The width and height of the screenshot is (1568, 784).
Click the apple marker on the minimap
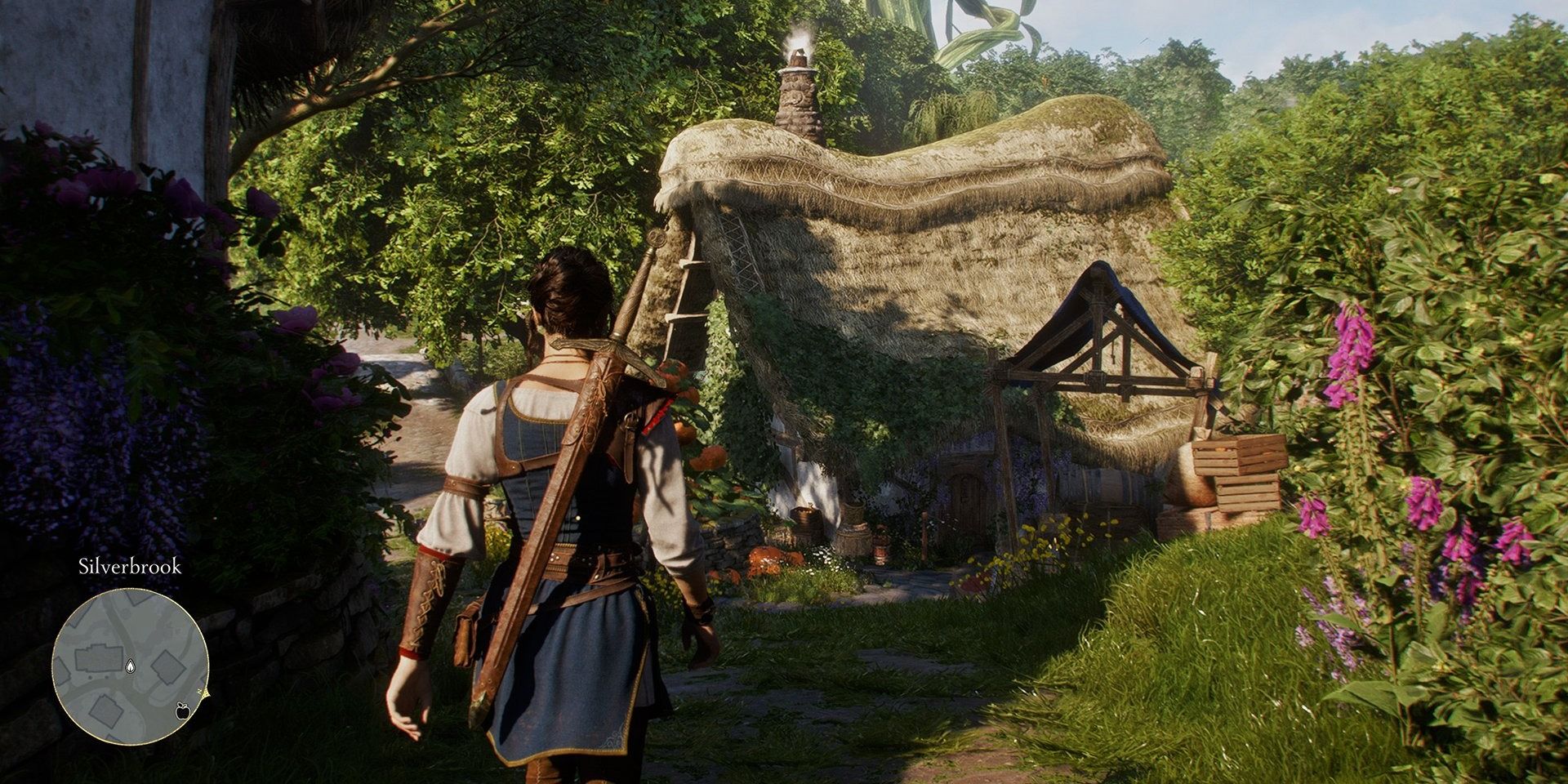pos(182,712)
